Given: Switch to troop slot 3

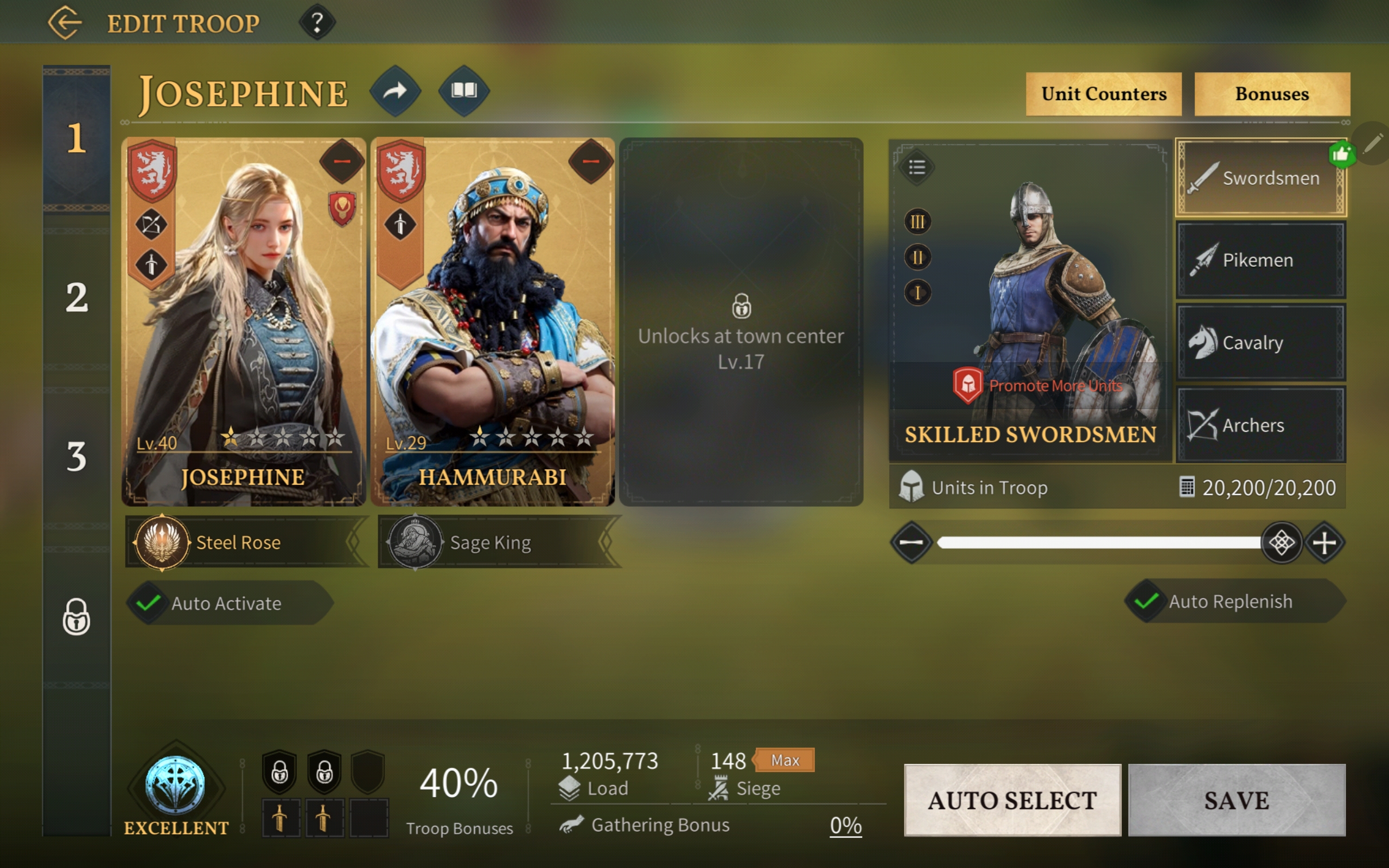Looking at the screenshot, I should pos(77,457).
